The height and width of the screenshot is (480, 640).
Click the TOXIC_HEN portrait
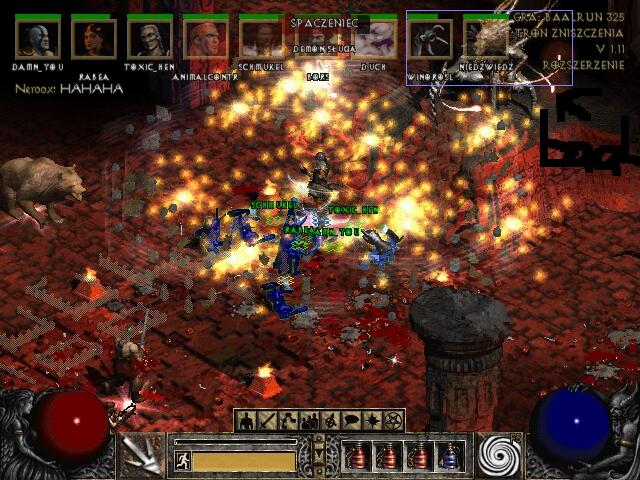(x=149, y=38)
